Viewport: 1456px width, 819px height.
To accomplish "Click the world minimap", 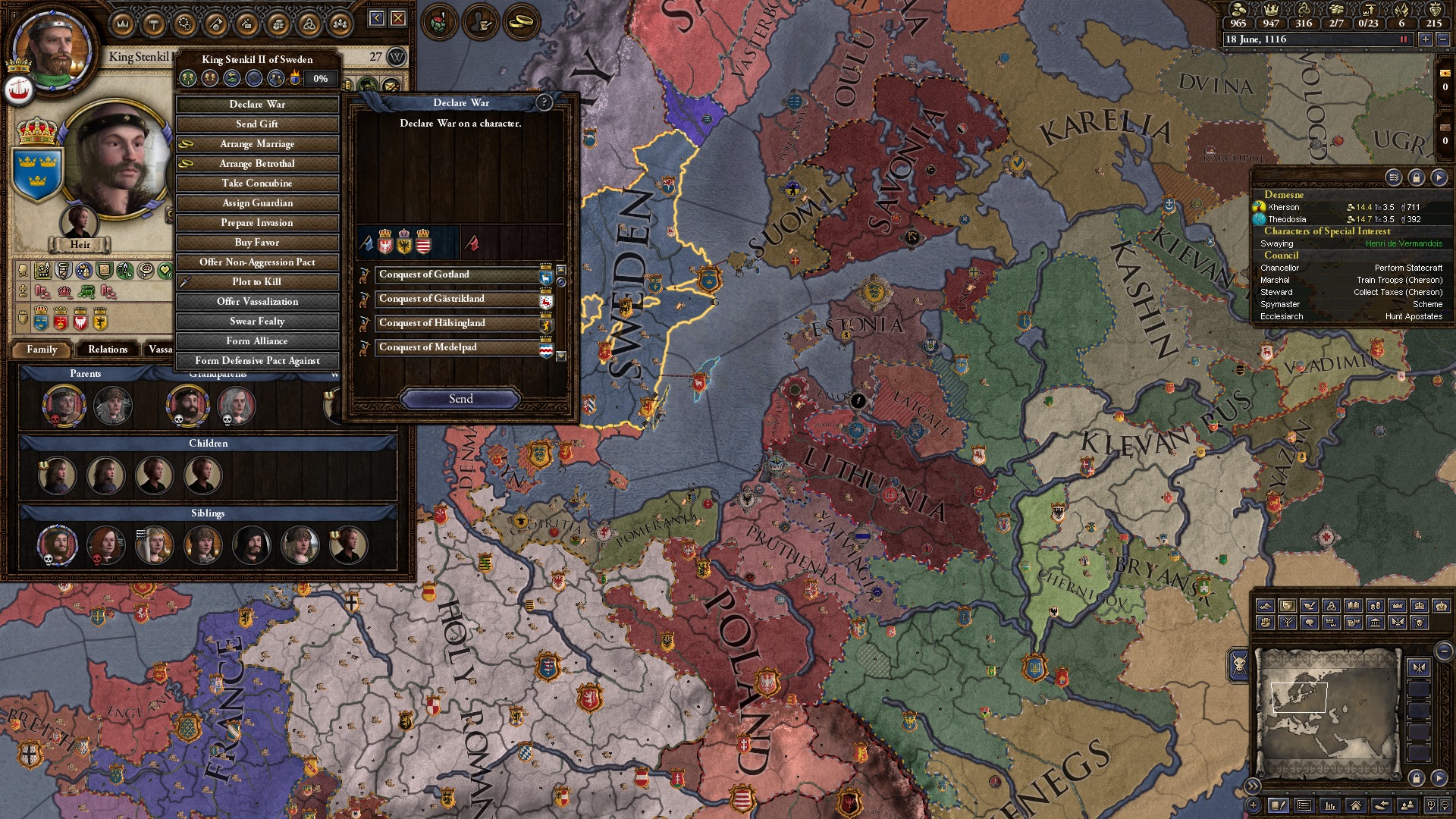I will (x=1327, y=713).
